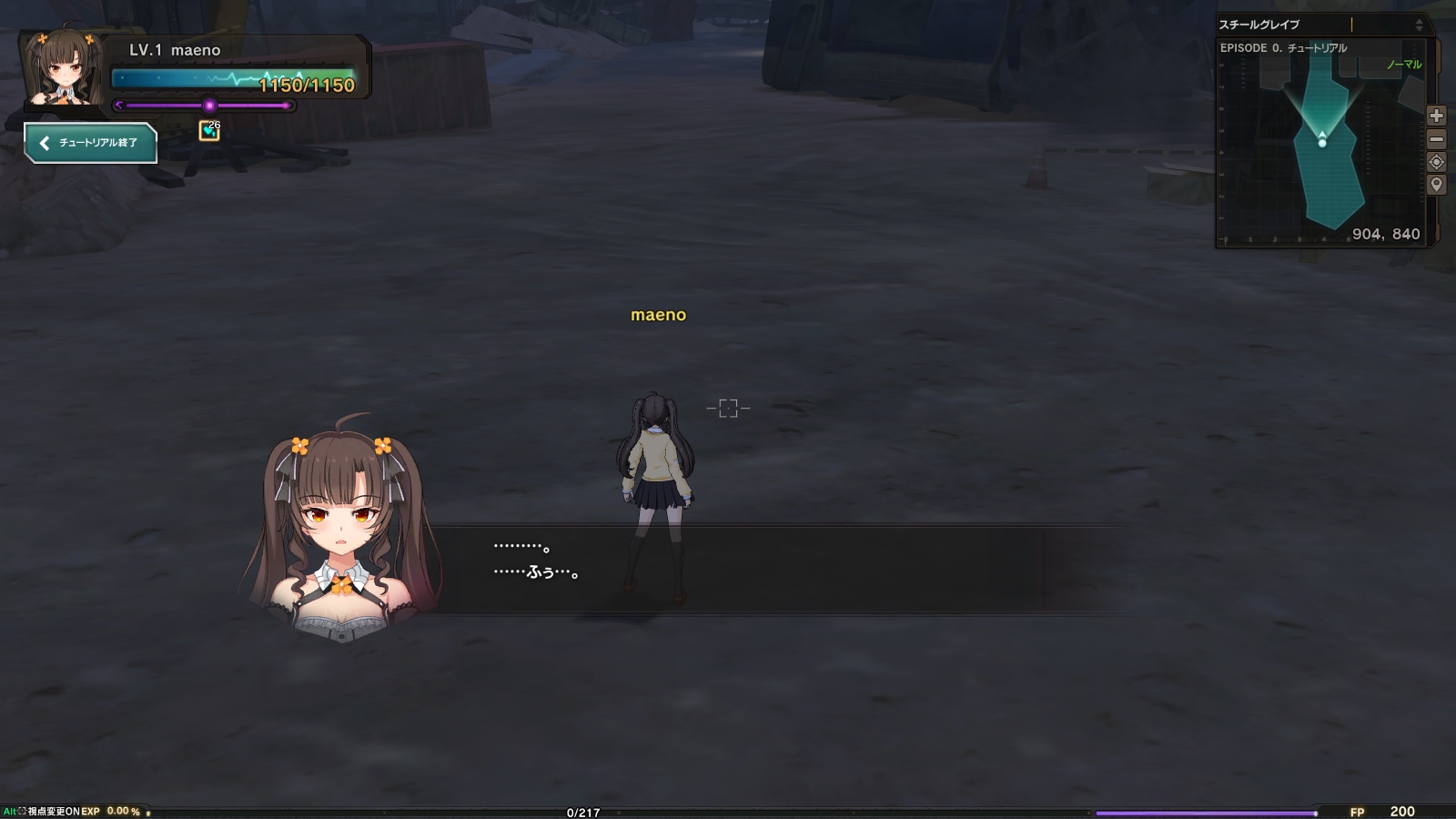This screenshot has width=1456, height=819.
Task: Open the minimap location marker tool
Action: click(x=1436, y=184)
